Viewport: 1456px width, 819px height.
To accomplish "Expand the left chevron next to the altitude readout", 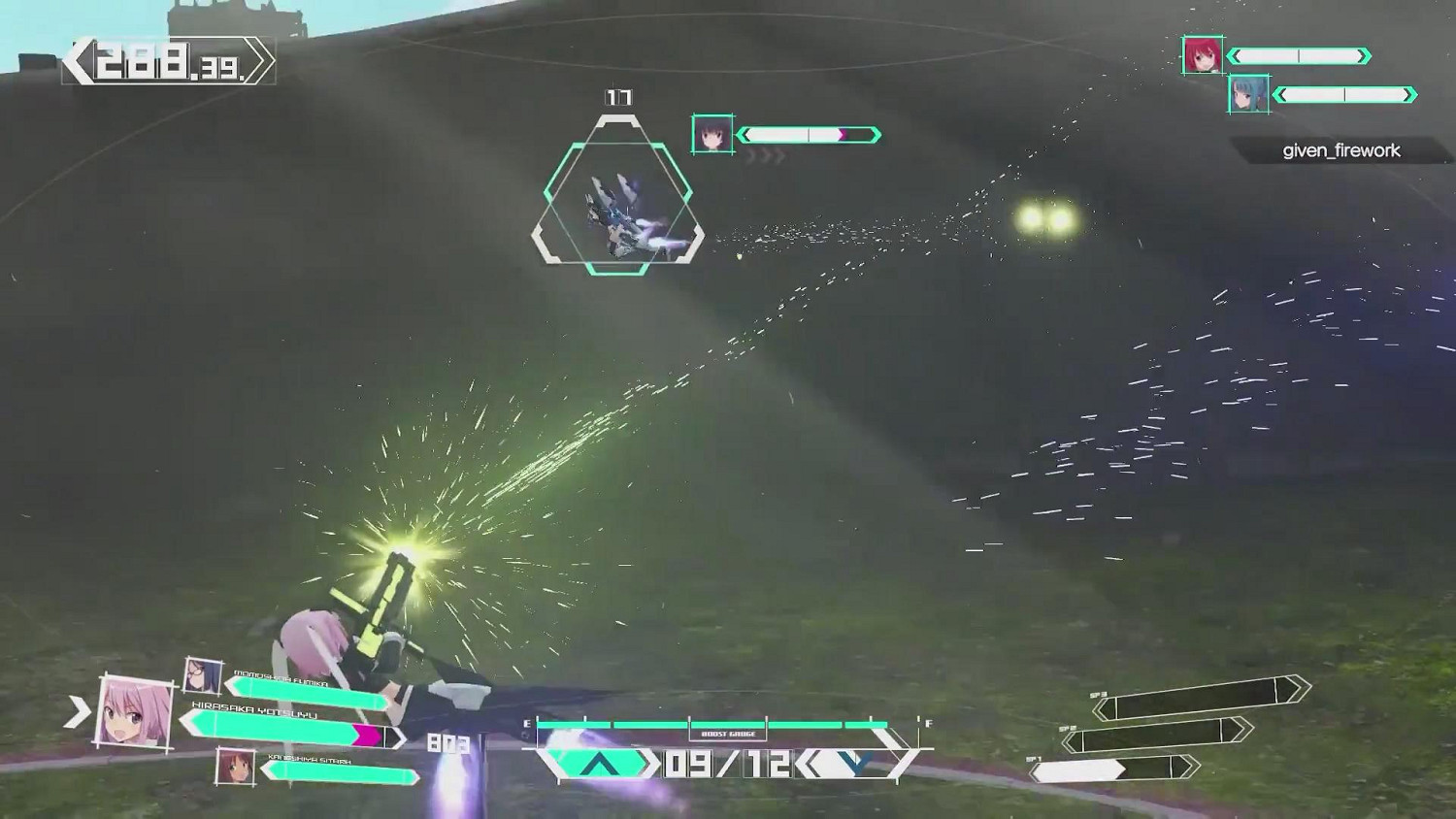I will [80, 59].
